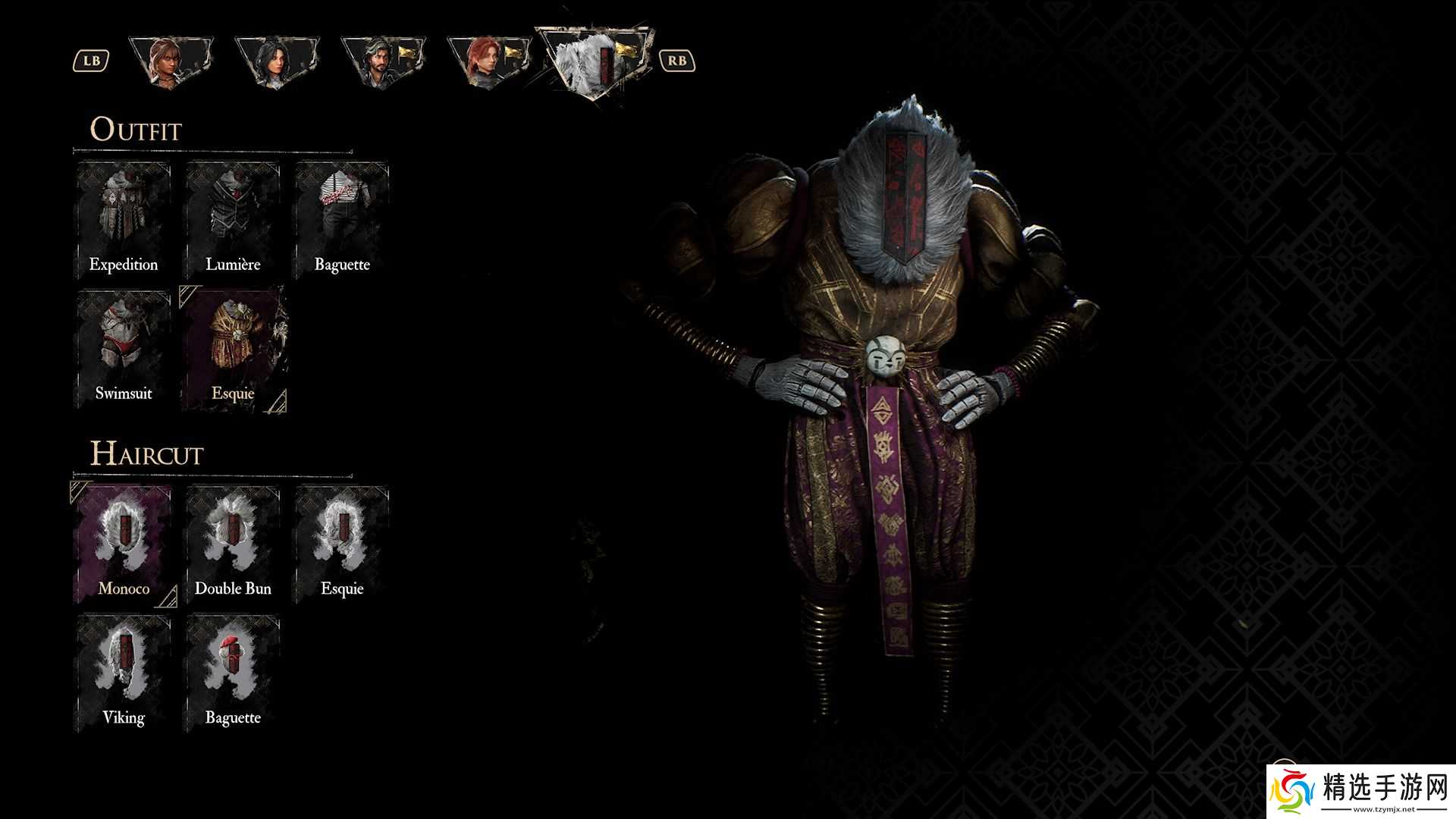
Task: Select the Esquie outfit tile
Action: click(x=233, y=349)
